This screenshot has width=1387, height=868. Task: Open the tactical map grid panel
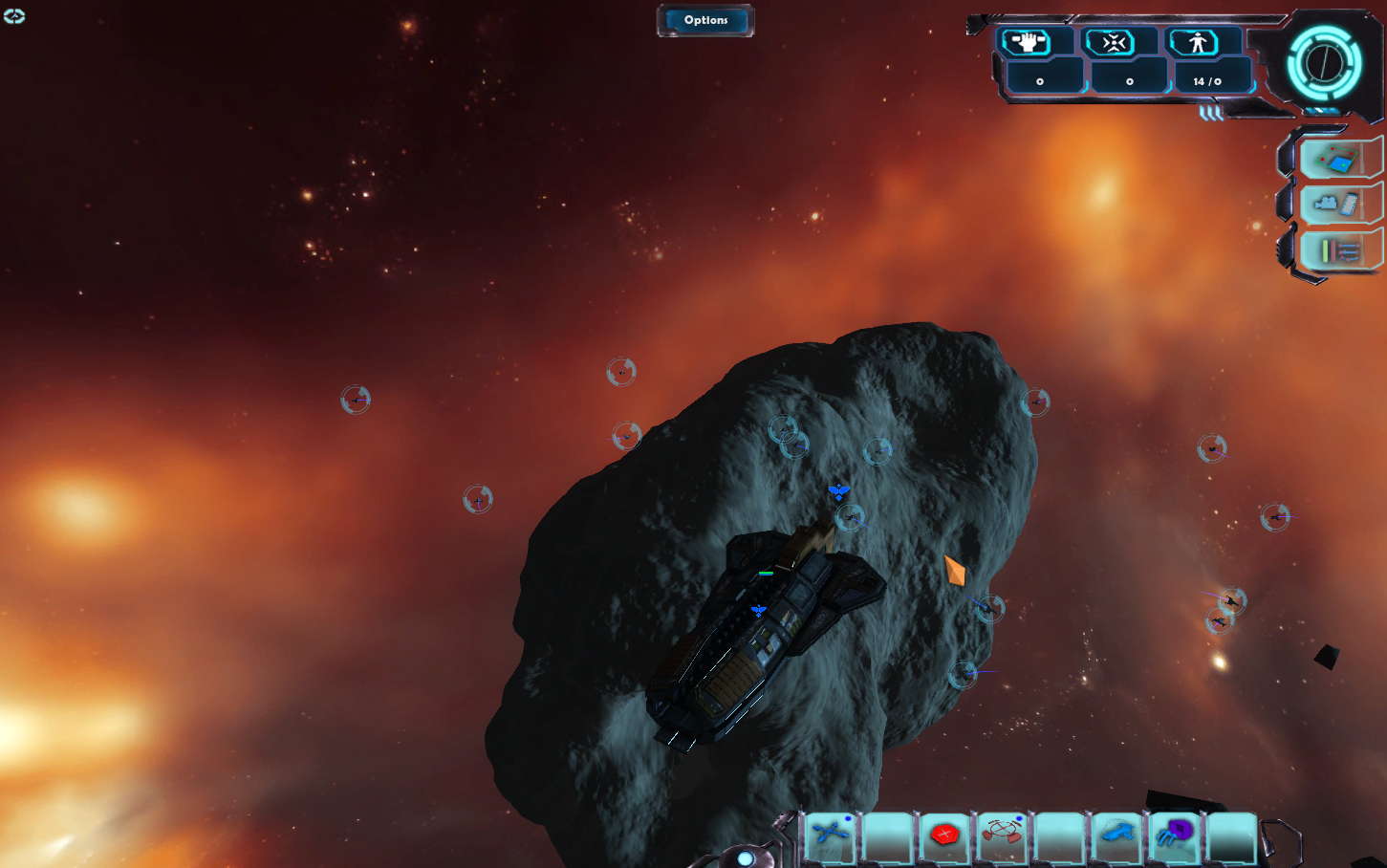pyautogui.click(x=1338, y=160)
